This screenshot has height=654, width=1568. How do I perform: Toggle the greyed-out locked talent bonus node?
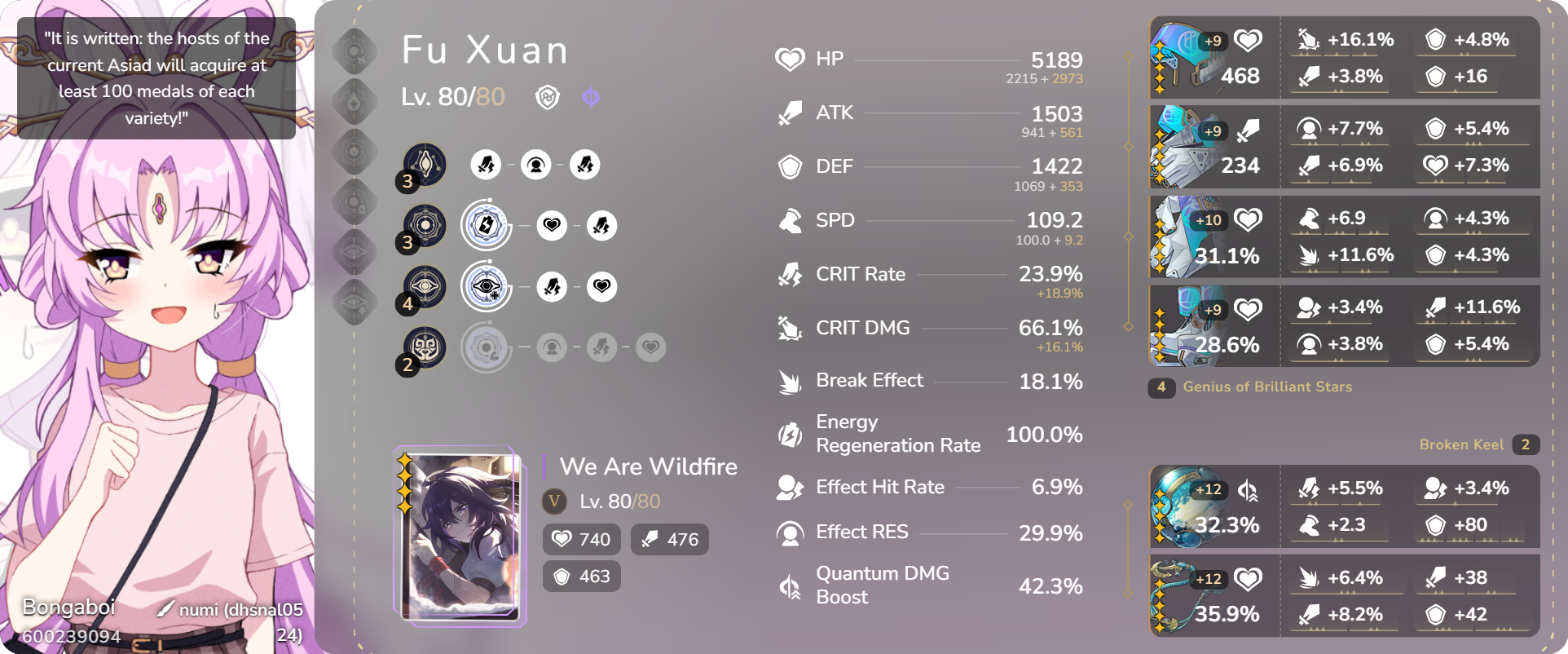click(487, 347)
